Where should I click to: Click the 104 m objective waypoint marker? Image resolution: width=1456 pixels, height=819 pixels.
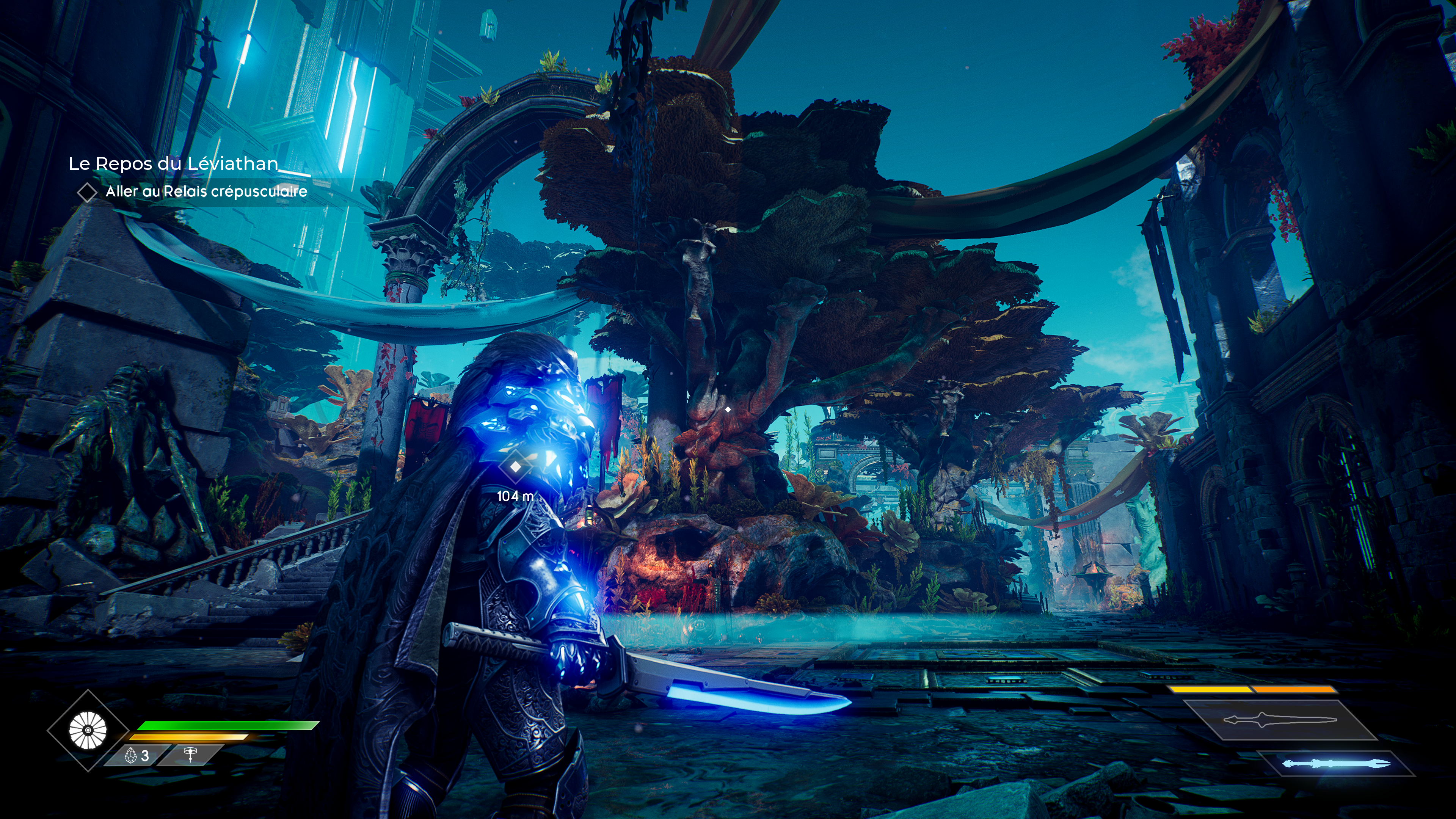(x=515, y=467)
